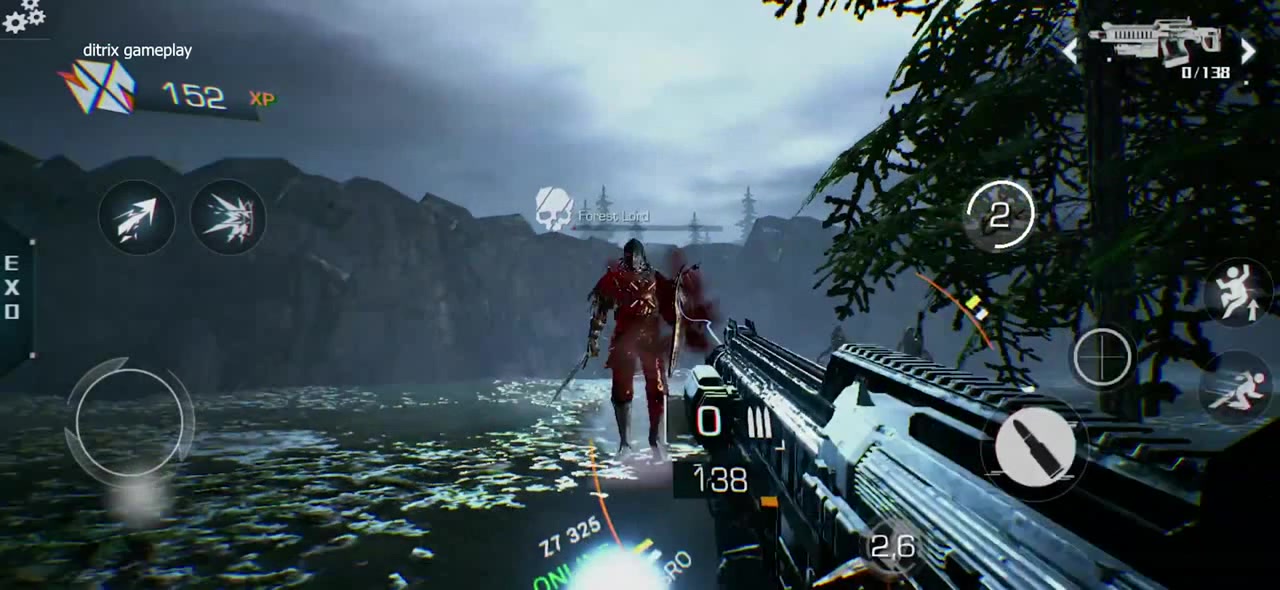Switch to the next weapon arrow
This screenshot has width=1280, height=590.
pos(1248,51)
